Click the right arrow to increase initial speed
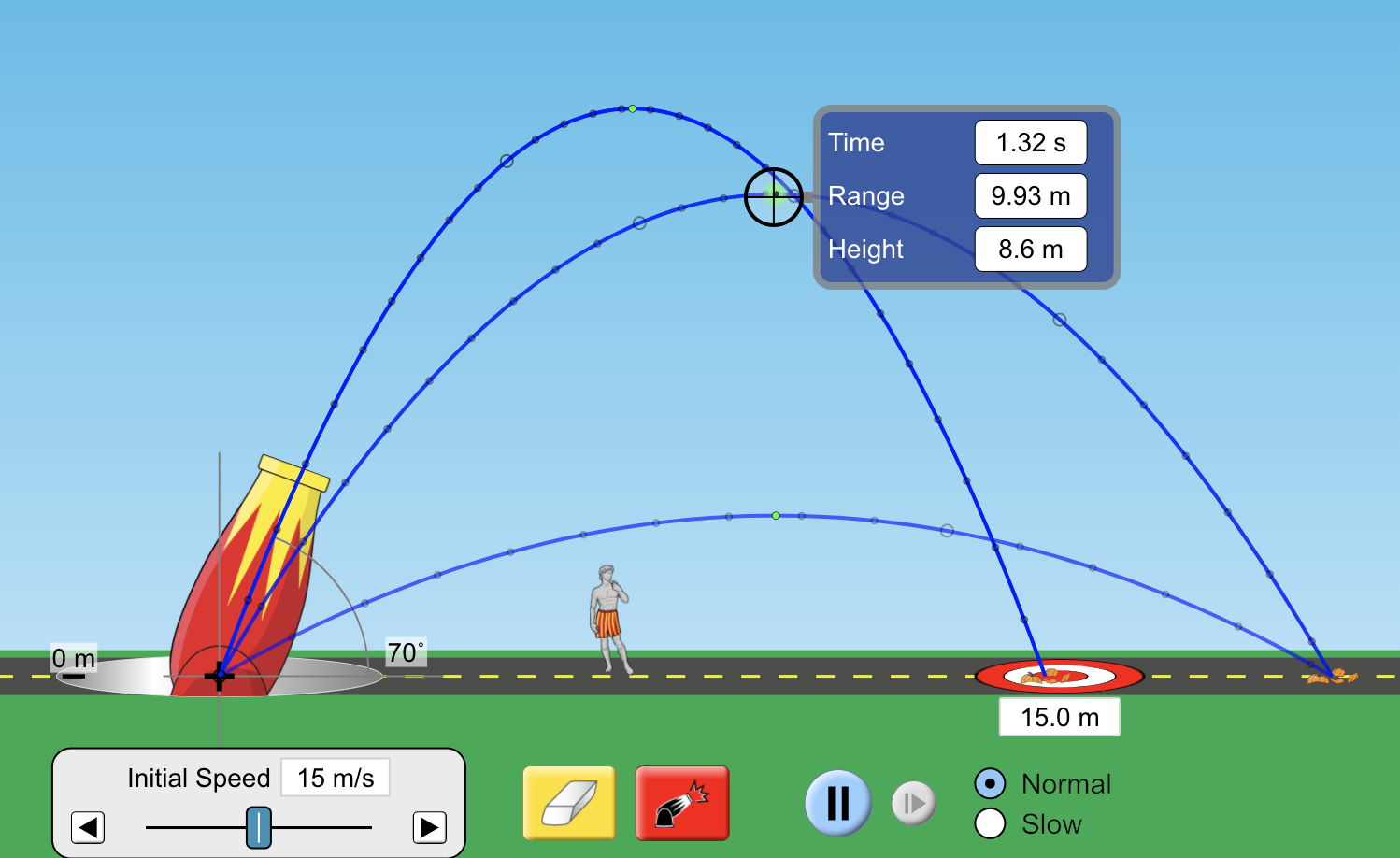Viewport: 1400px width, 858px height. [x=429, y=827]
